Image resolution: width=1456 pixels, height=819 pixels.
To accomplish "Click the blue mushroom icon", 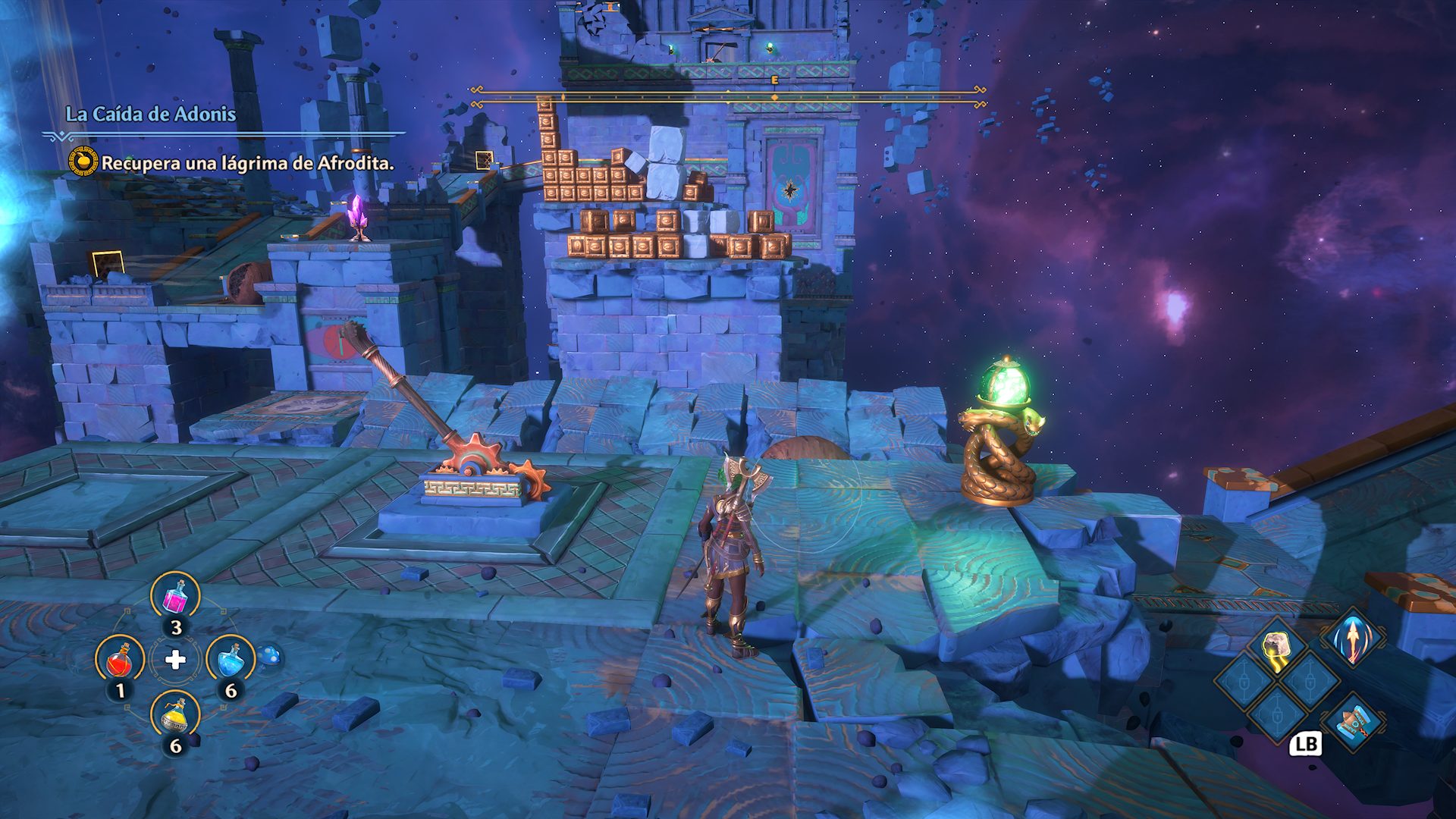I will [x=268, y=656].
